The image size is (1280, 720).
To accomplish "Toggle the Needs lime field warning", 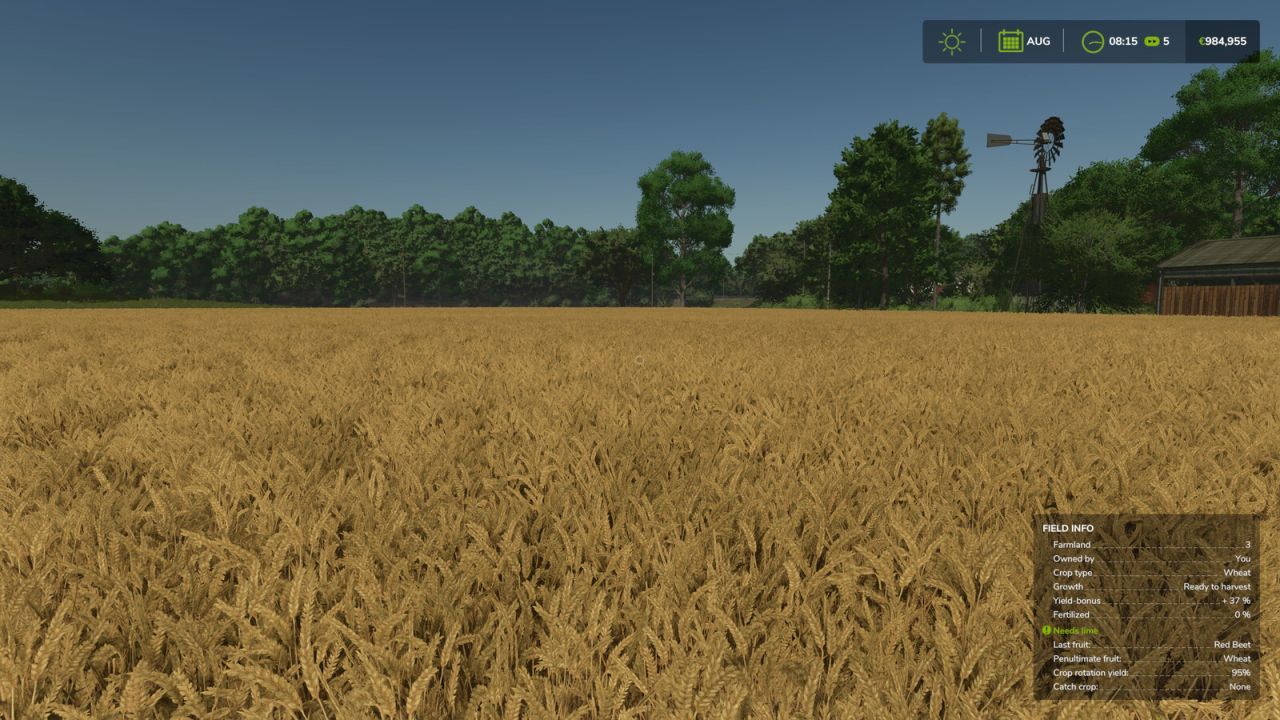I will click(1076, 629).
